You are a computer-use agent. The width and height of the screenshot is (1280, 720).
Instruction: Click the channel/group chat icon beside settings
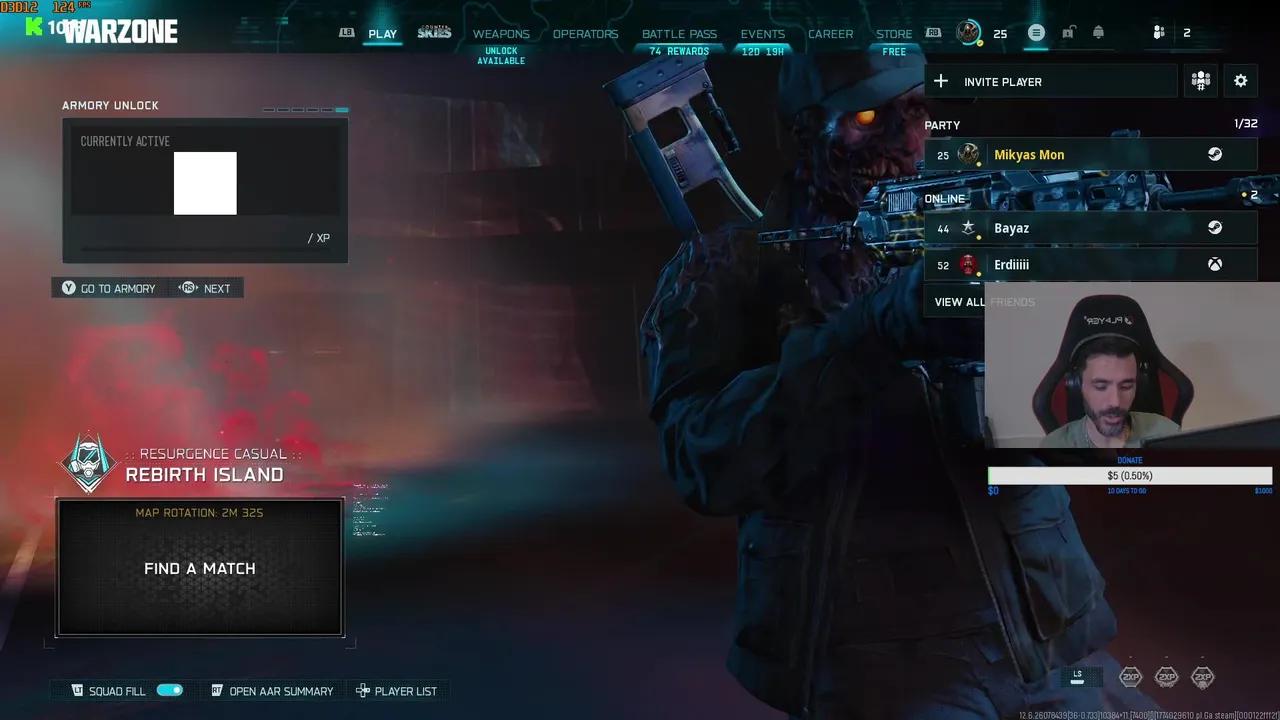[x=1200, y=81]
